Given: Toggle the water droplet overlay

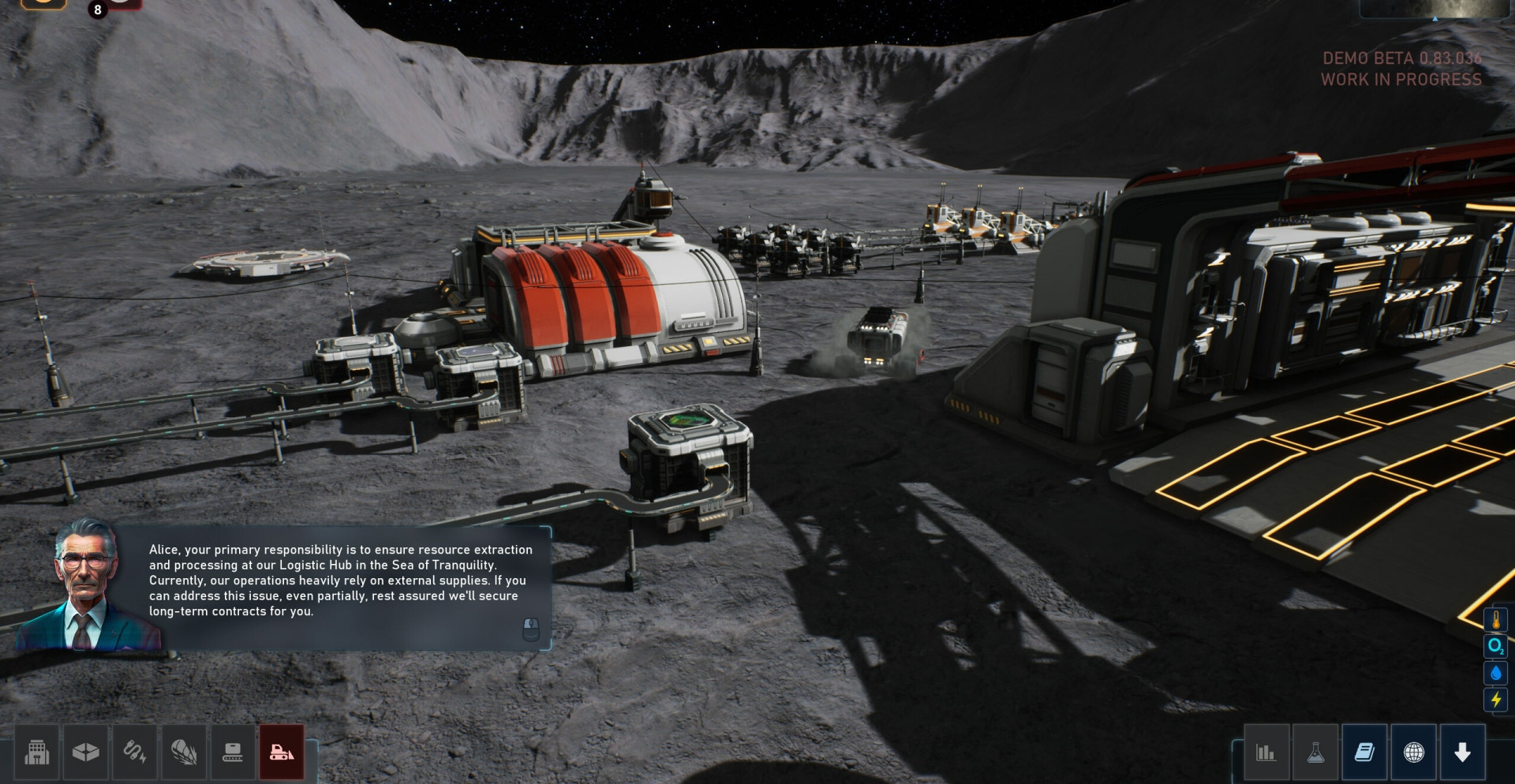Looking at the screenshot, I should (x=1495, y=674).
